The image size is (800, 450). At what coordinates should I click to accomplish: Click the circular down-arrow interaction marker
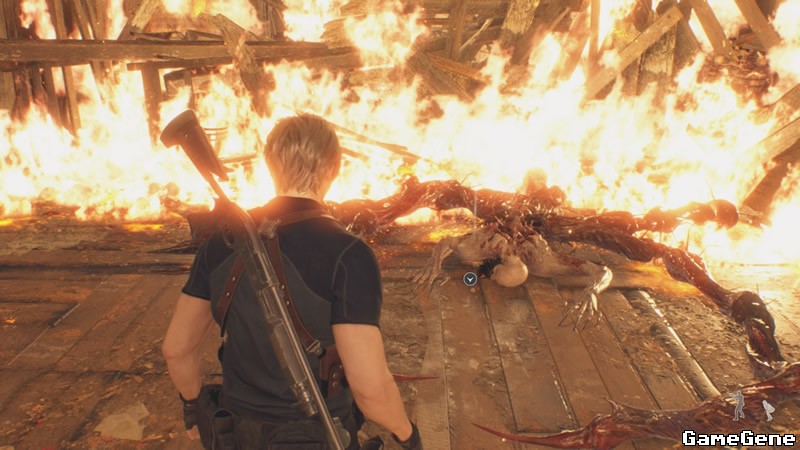(x=470, y=280)
